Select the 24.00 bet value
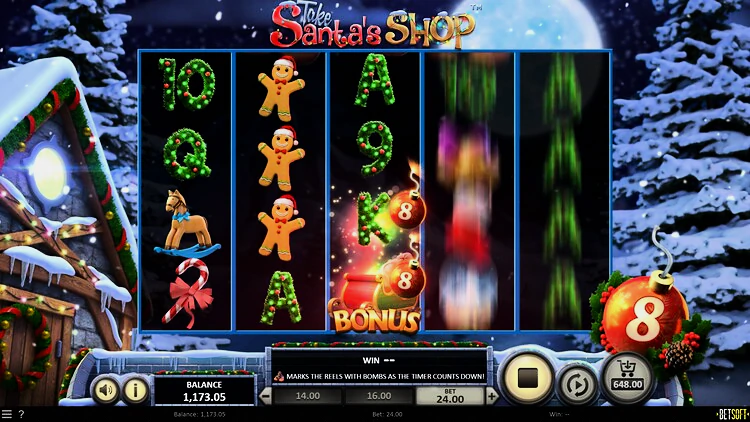This screenshot has height=422, width=750. coord(450,396)
